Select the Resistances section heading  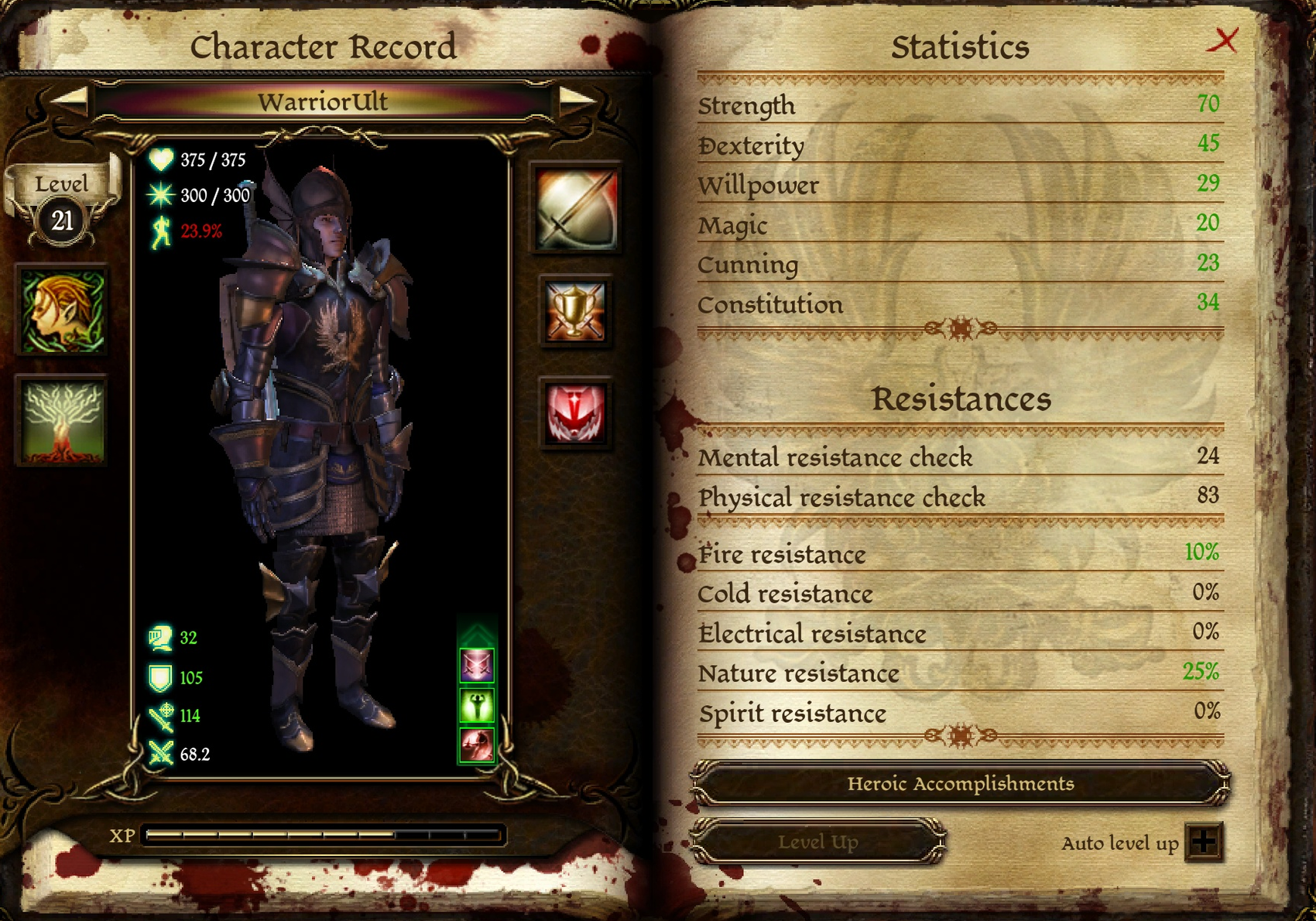click(x=963, y=399)
